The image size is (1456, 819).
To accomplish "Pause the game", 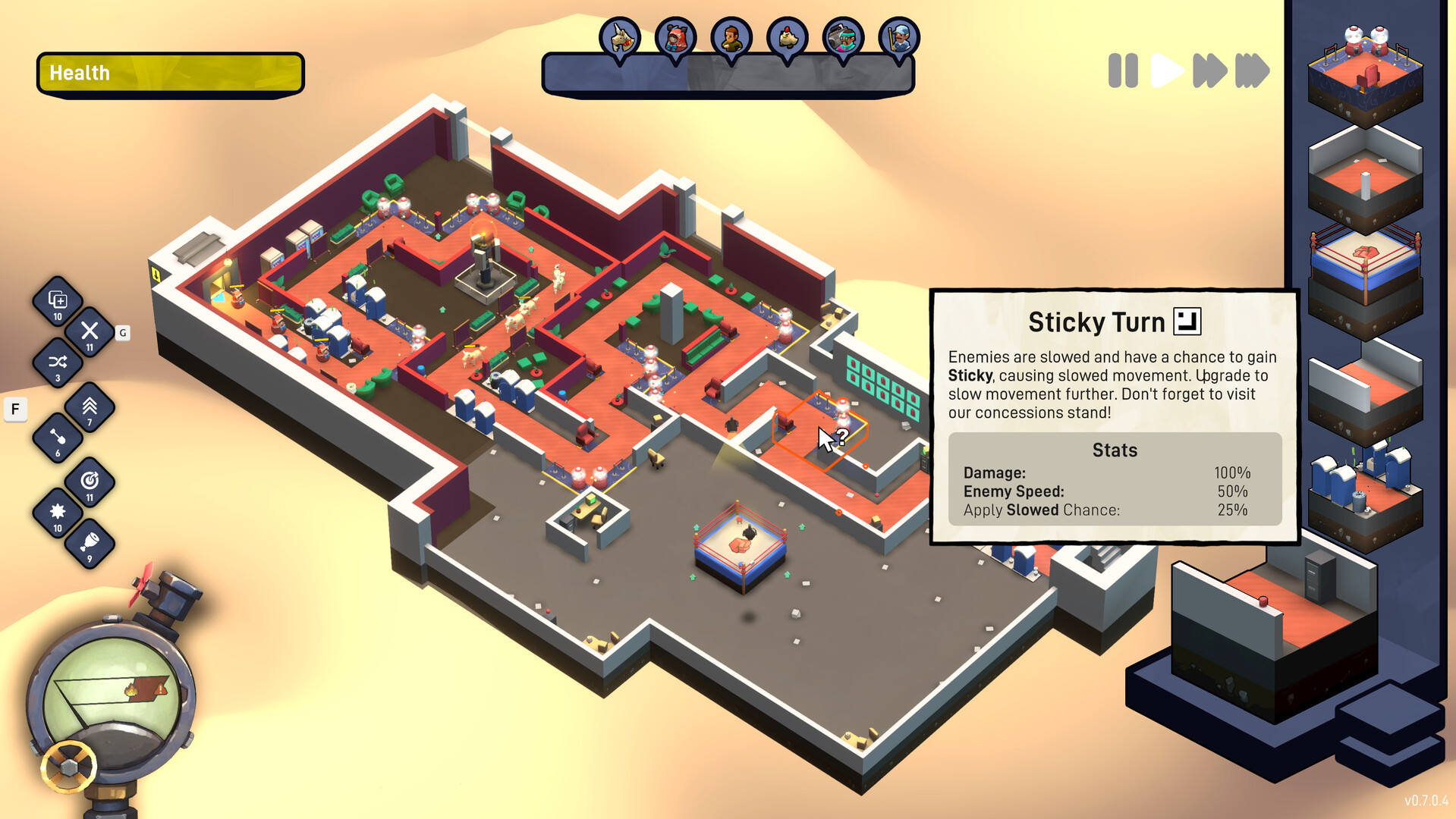I will tap(1123, 71).
